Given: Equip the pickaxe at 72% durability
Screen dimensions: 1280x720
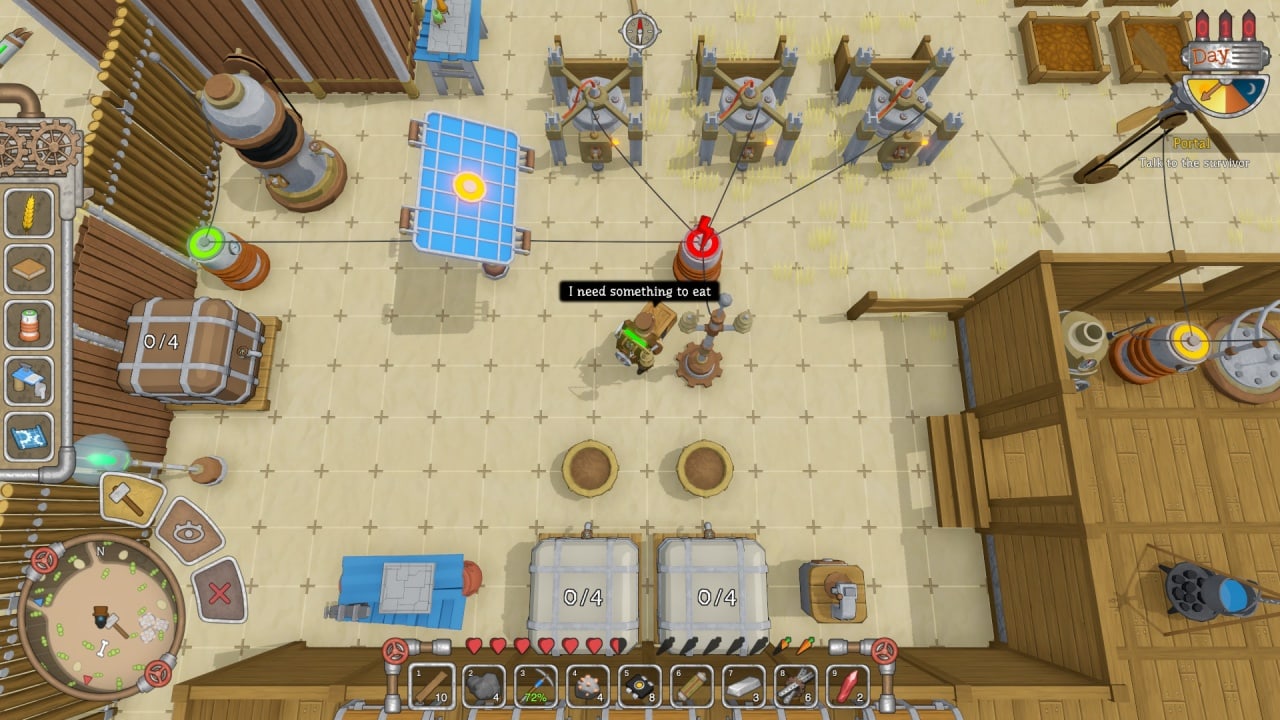Looking at the screenshot, I should 536,686.
